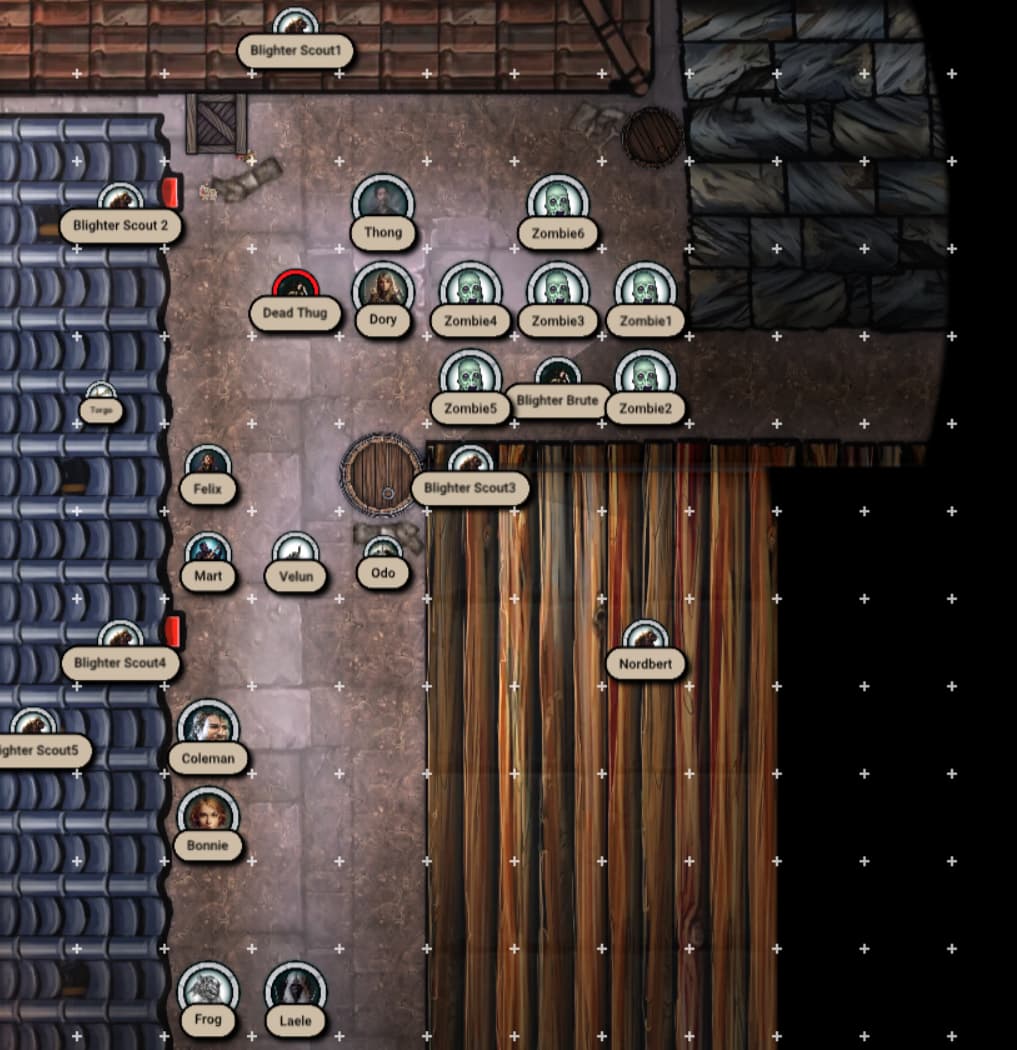
Task: Choose the Blighter Brute token
Action: [558, 376]
